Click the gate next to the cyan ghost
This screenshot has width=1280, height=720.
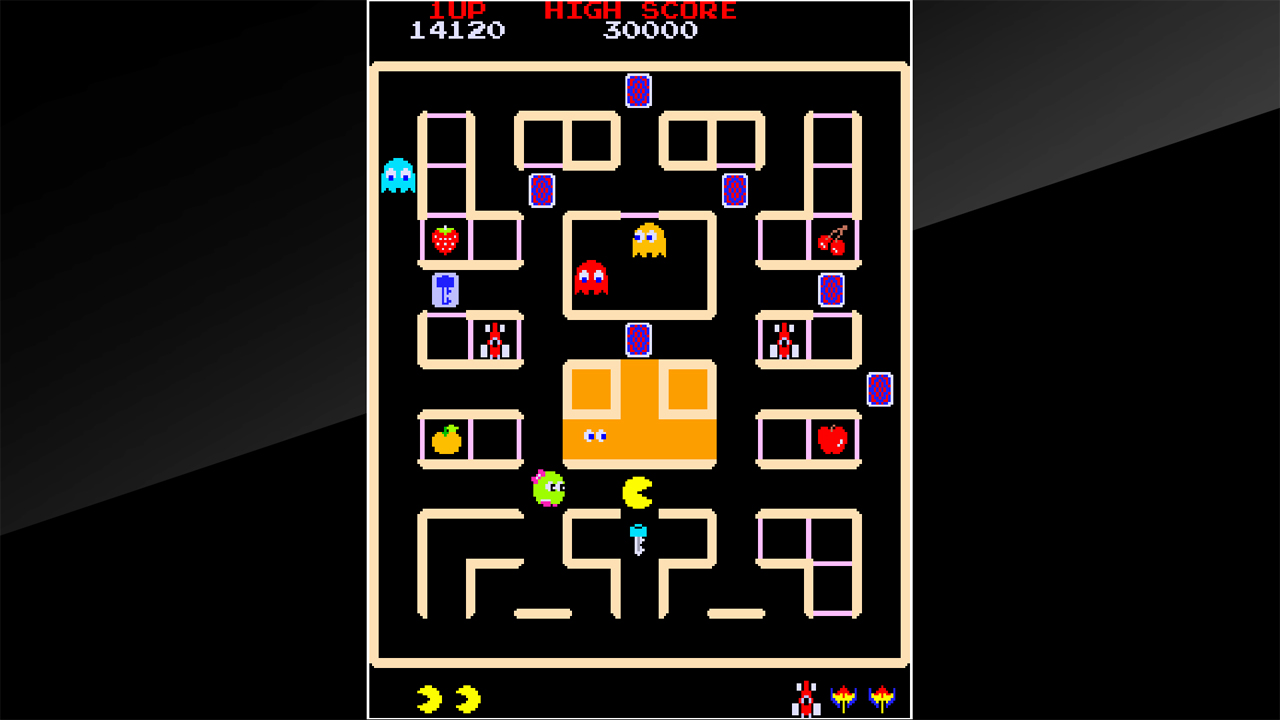pyautogui.click(x=541, y=190)
